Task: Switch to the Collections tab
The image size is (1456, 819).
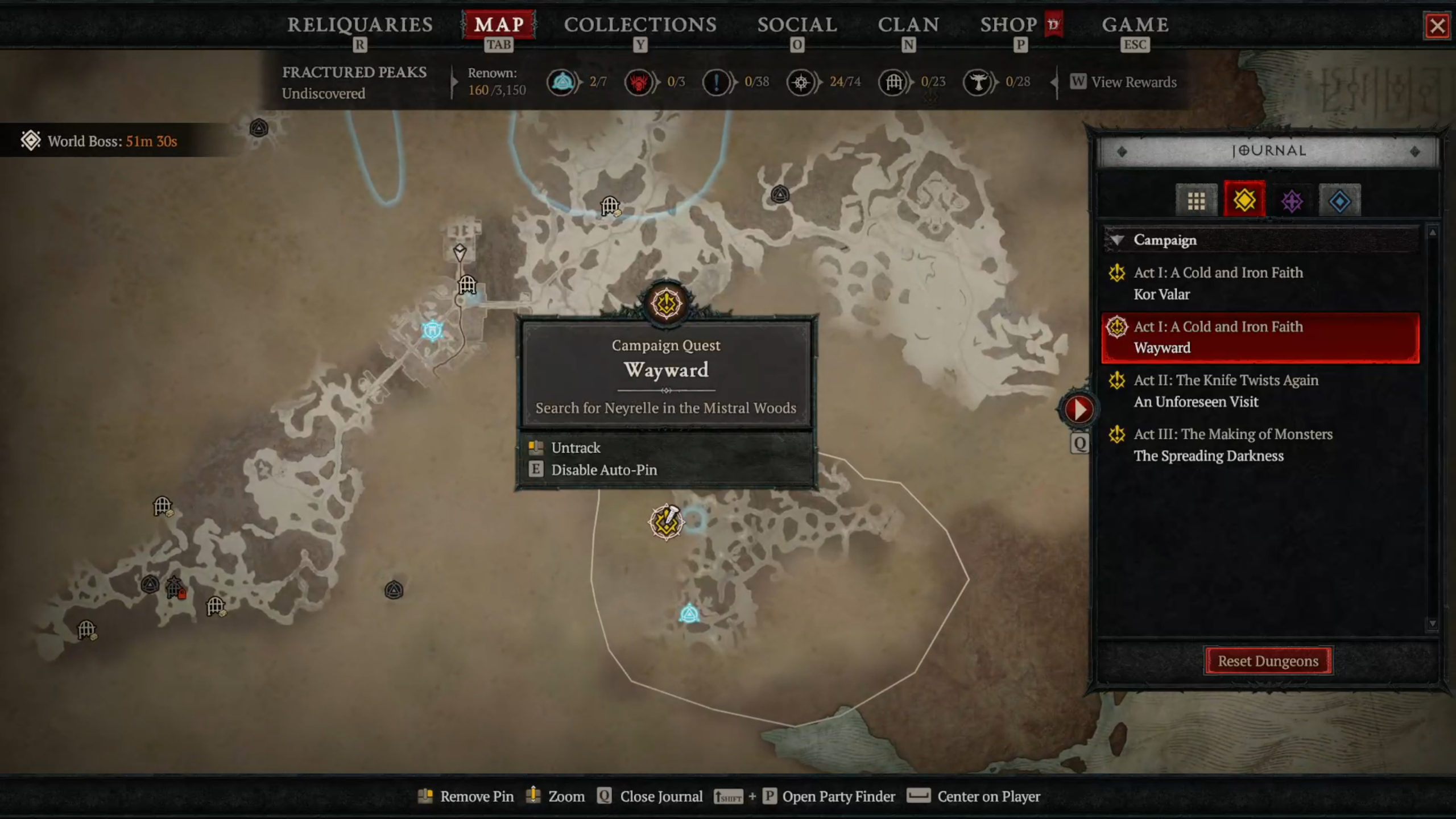Action: point(640,25)
